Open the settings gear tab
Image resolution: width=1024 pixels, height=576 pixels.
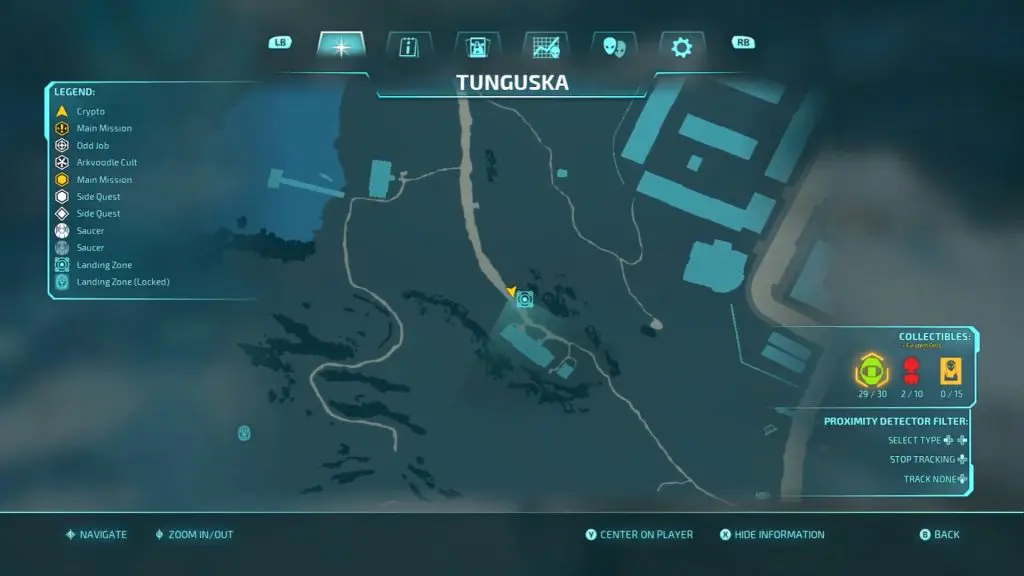tap(681, 47)
